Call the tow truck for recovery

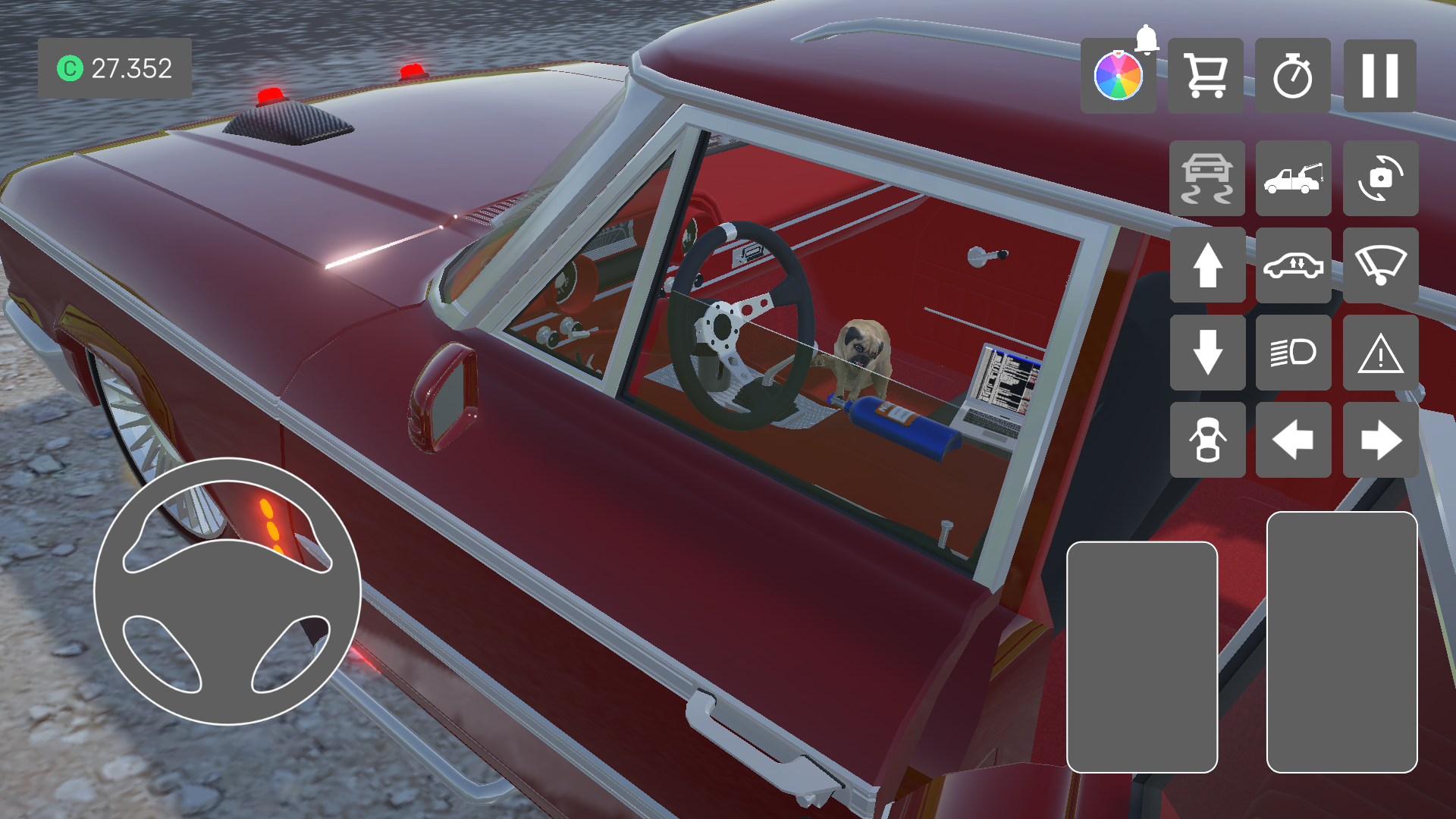(1293, 178)
